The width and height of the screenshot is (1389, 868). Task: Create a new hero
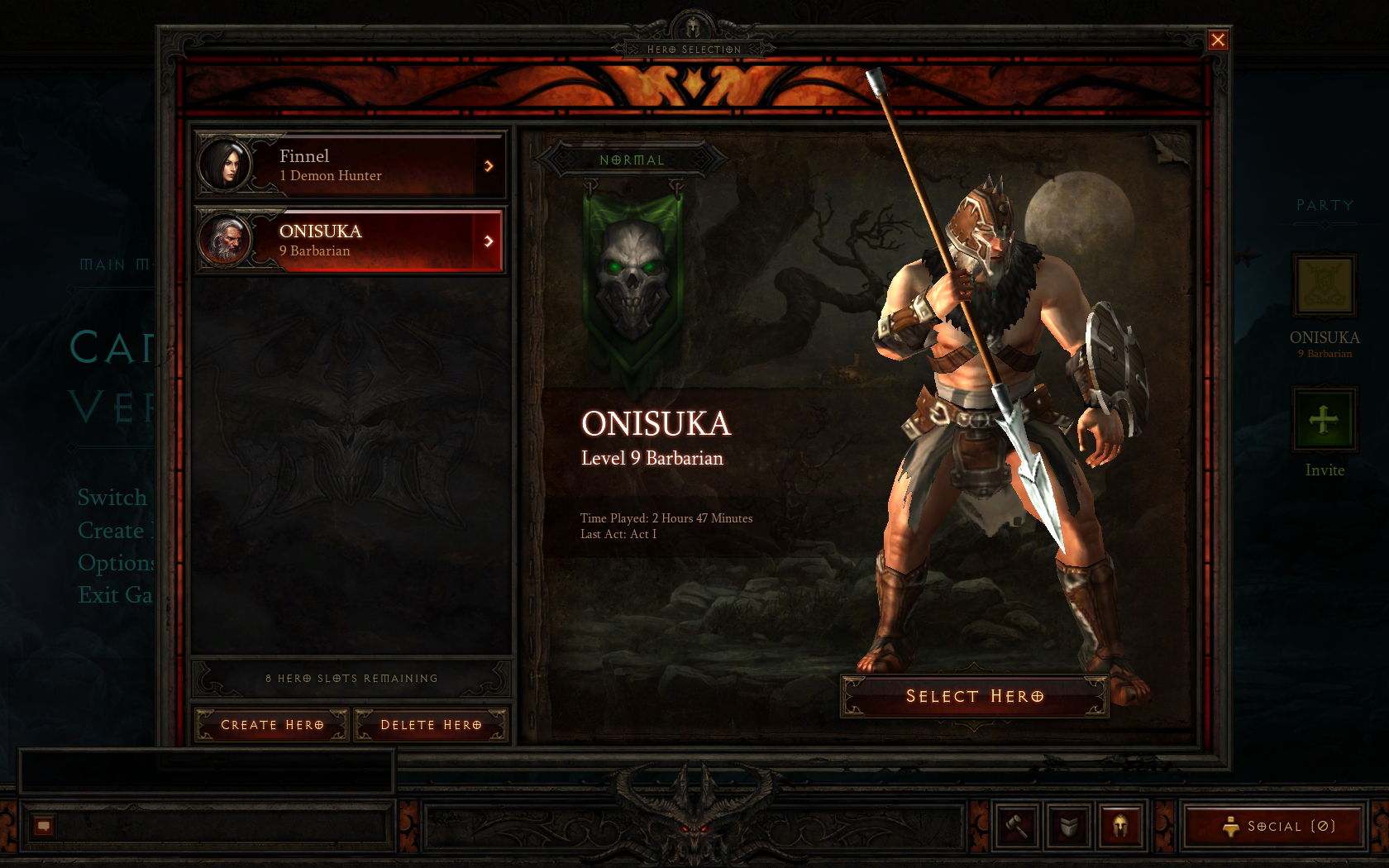(x=272, y=725)
